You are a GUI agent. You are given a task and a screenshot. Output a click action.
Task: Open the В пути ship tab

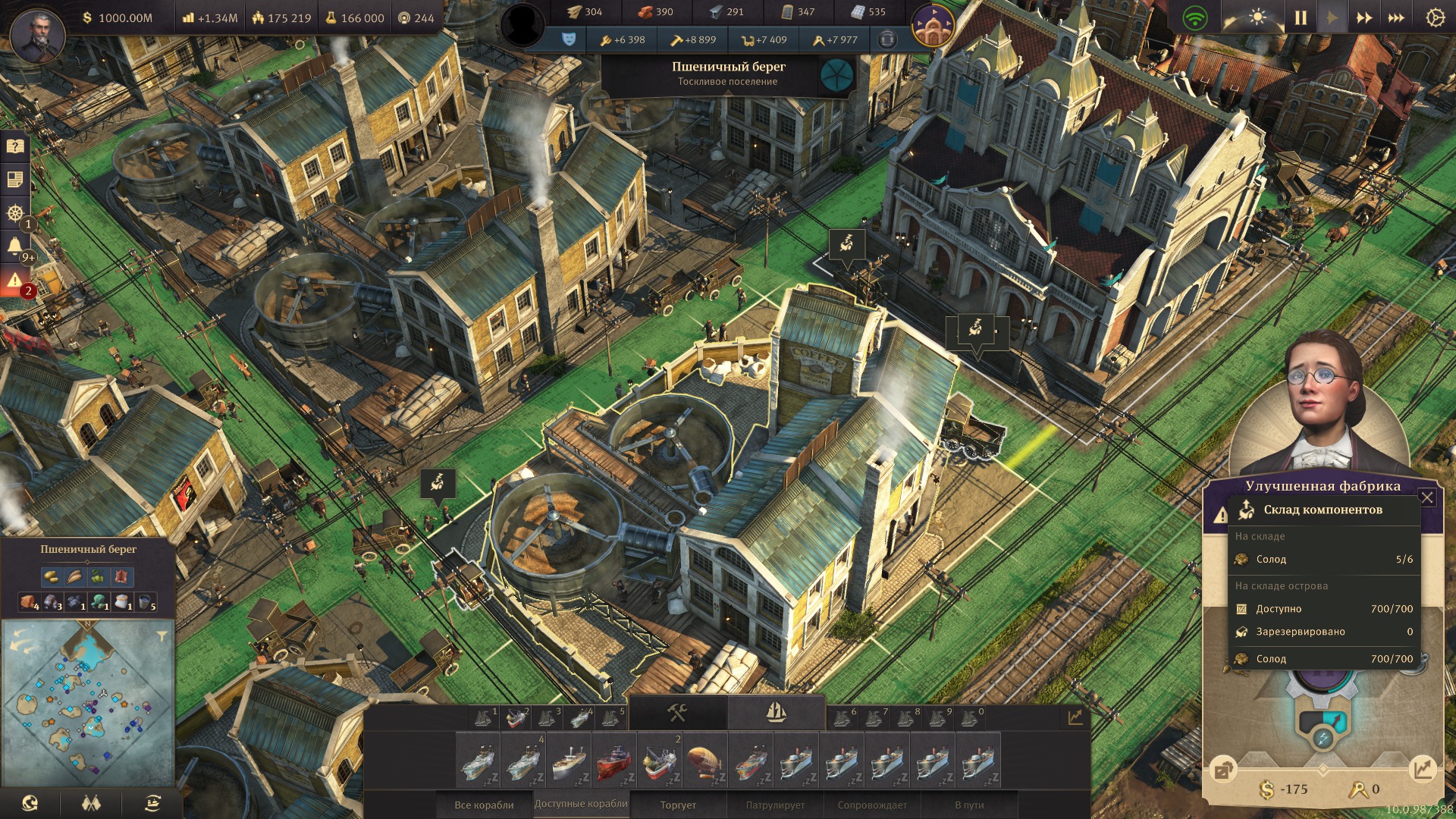(x=969, y=805)
